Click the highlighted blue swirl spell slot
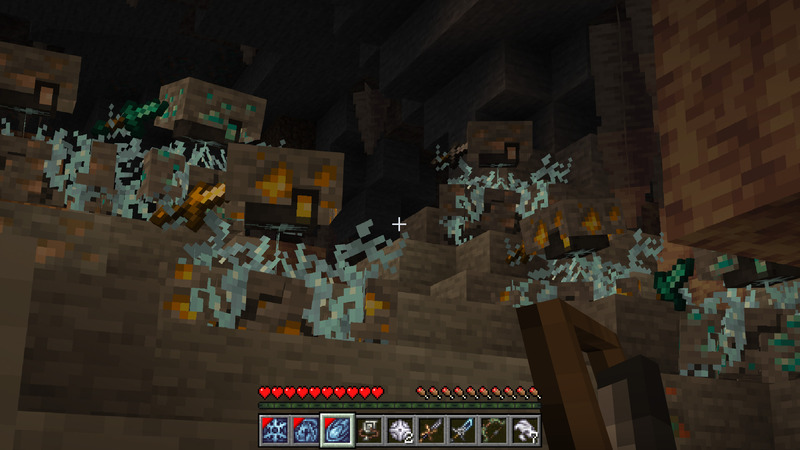The height and width of the screenshot is (450, 800). 336,430
